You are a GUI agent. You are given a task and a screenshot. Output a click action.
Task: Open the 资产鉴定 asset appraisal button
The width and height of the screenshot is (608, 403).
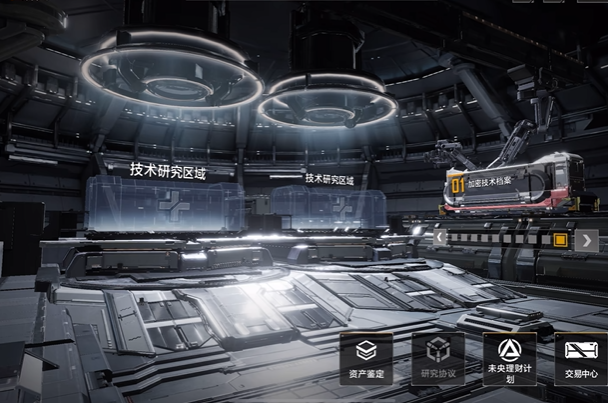[366, 359]
